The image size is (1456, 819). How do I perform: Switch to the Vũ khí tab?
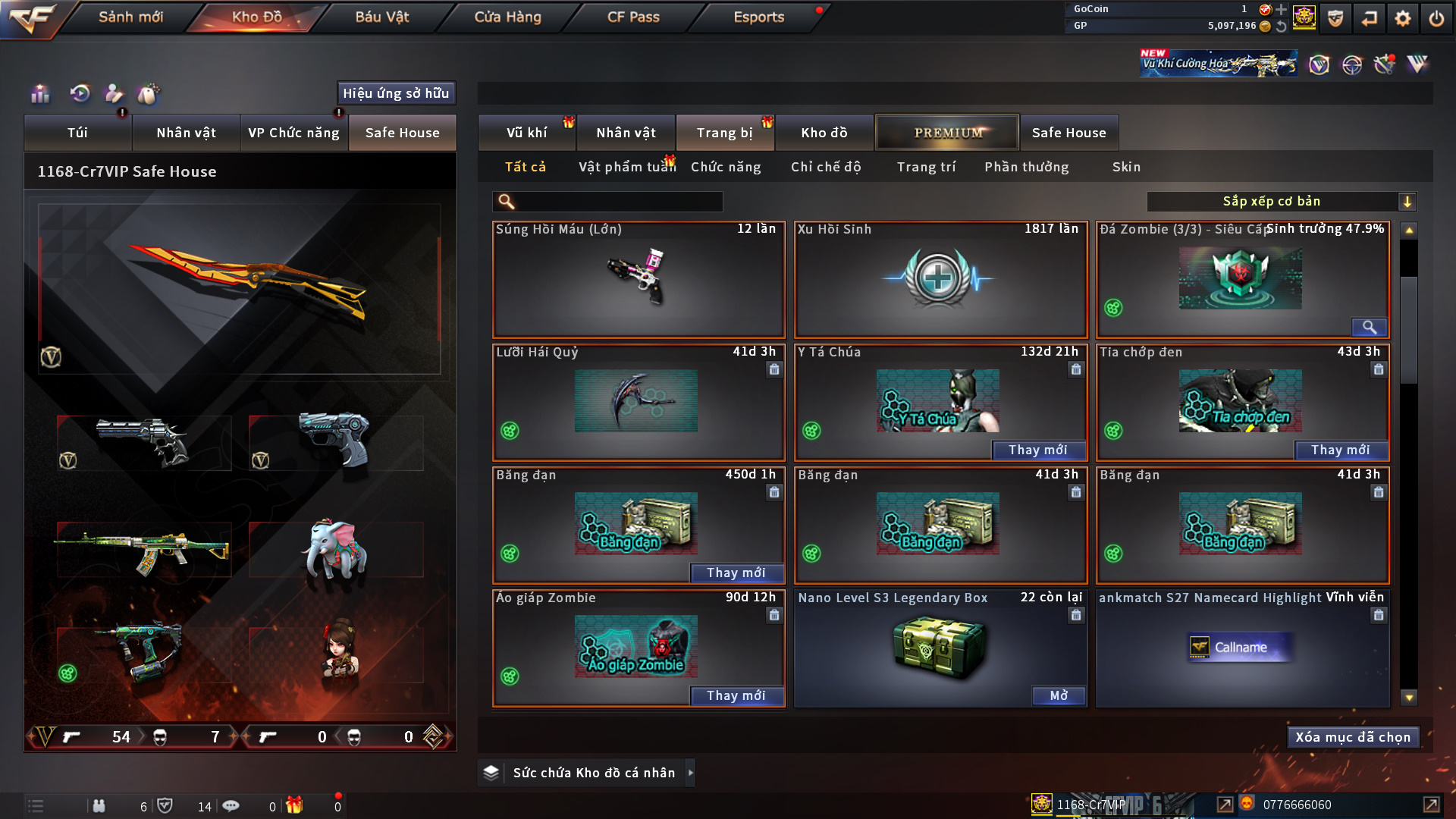point(526,133)
